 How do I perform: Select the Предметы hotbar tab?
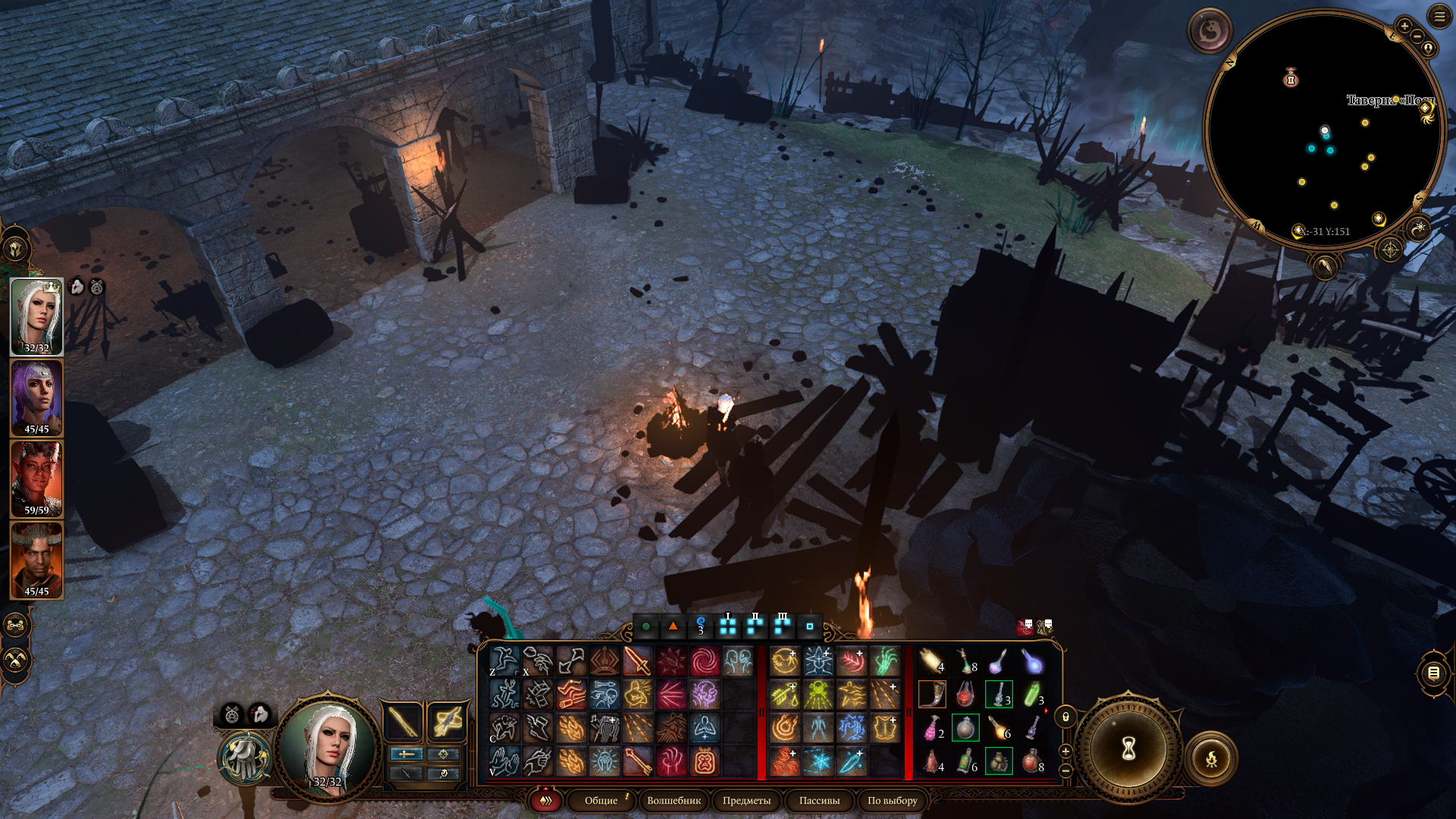point(746,801)
